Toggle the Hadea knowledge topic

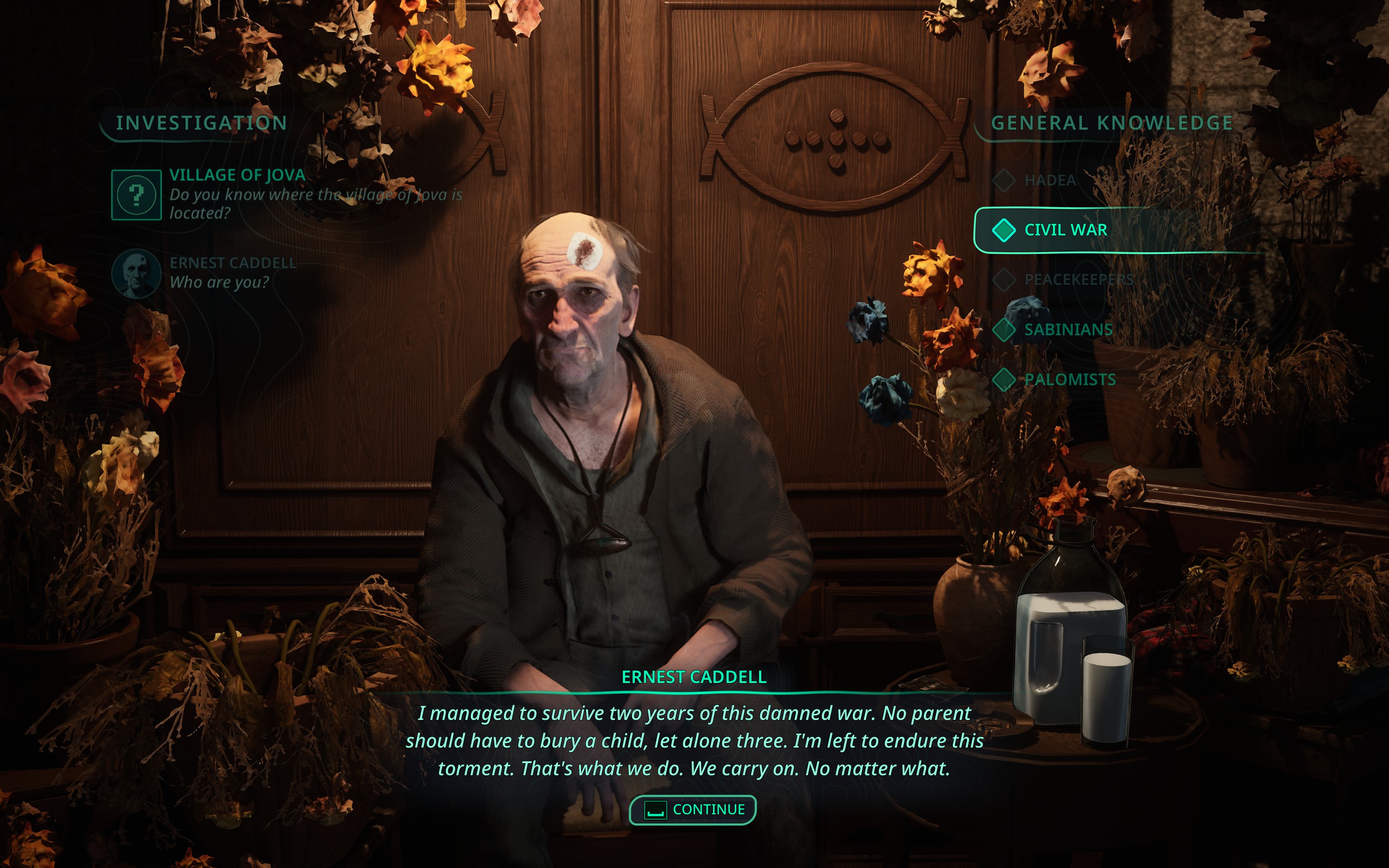1049,180
